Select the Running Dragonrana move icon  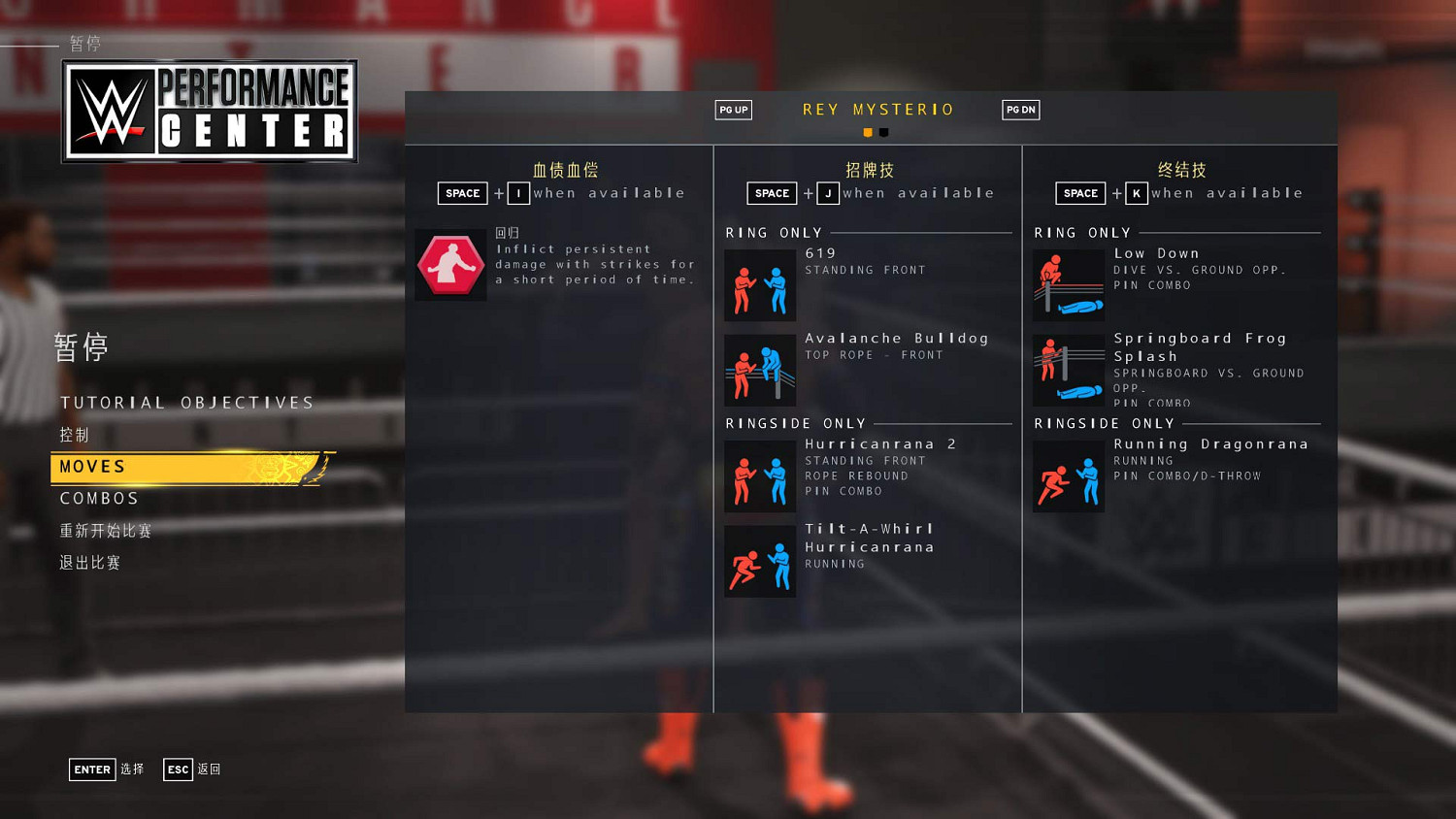tap(1068, 475)
